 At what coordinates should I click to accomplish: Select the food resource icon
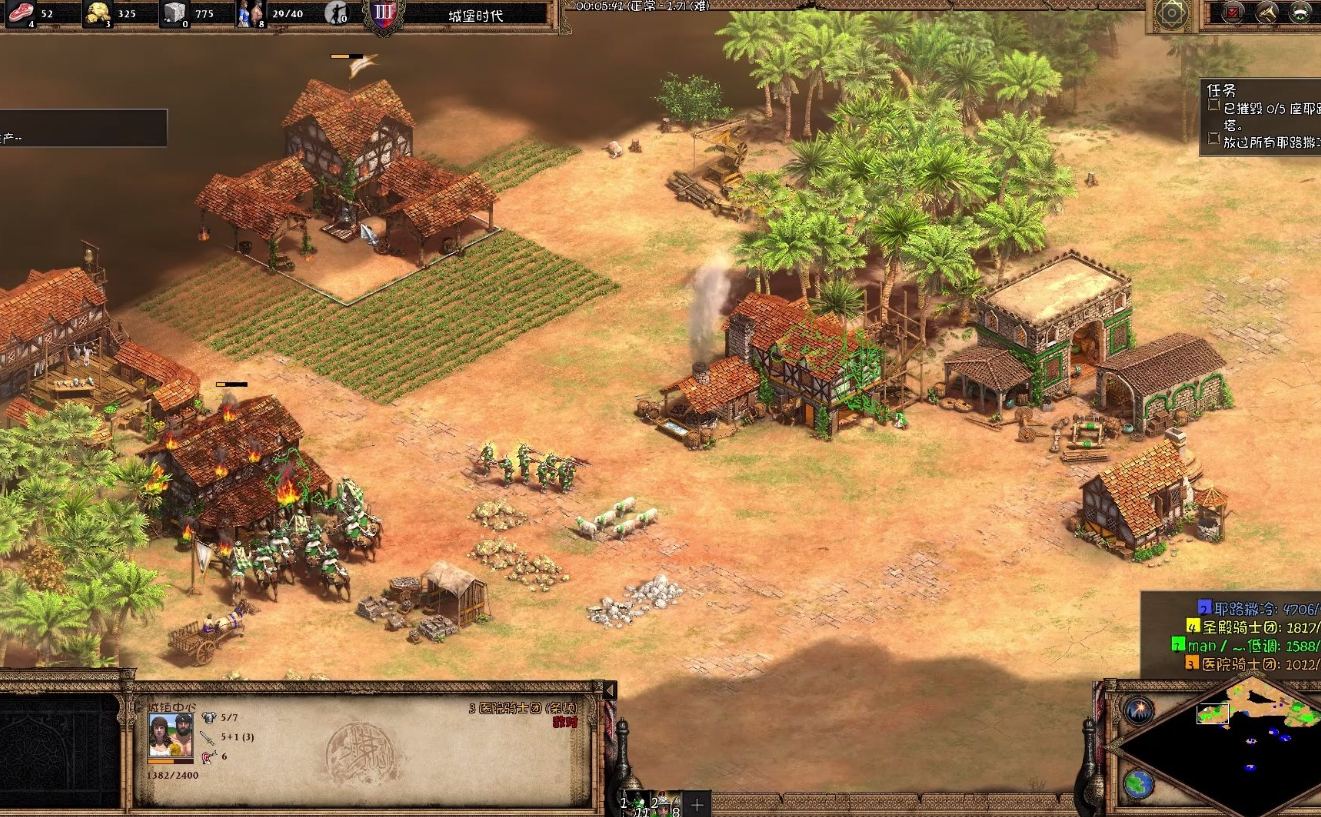pyautogui.click(x=21, y=13)
